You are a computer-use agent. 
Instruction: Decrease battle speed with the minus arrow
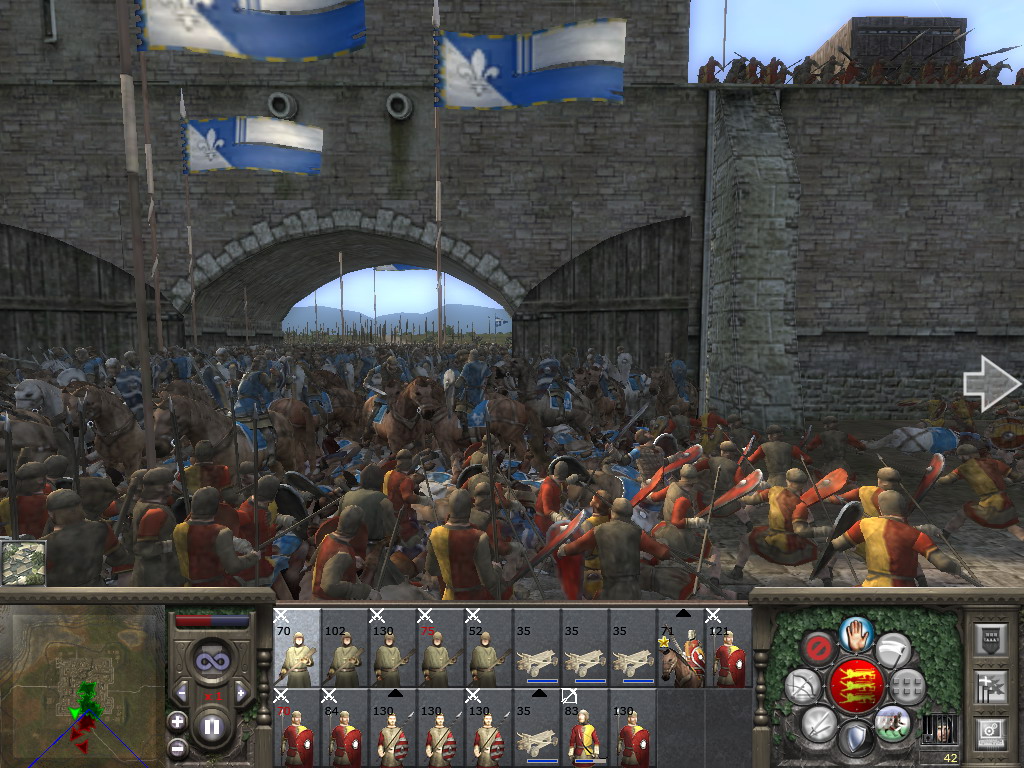point(181,692)
